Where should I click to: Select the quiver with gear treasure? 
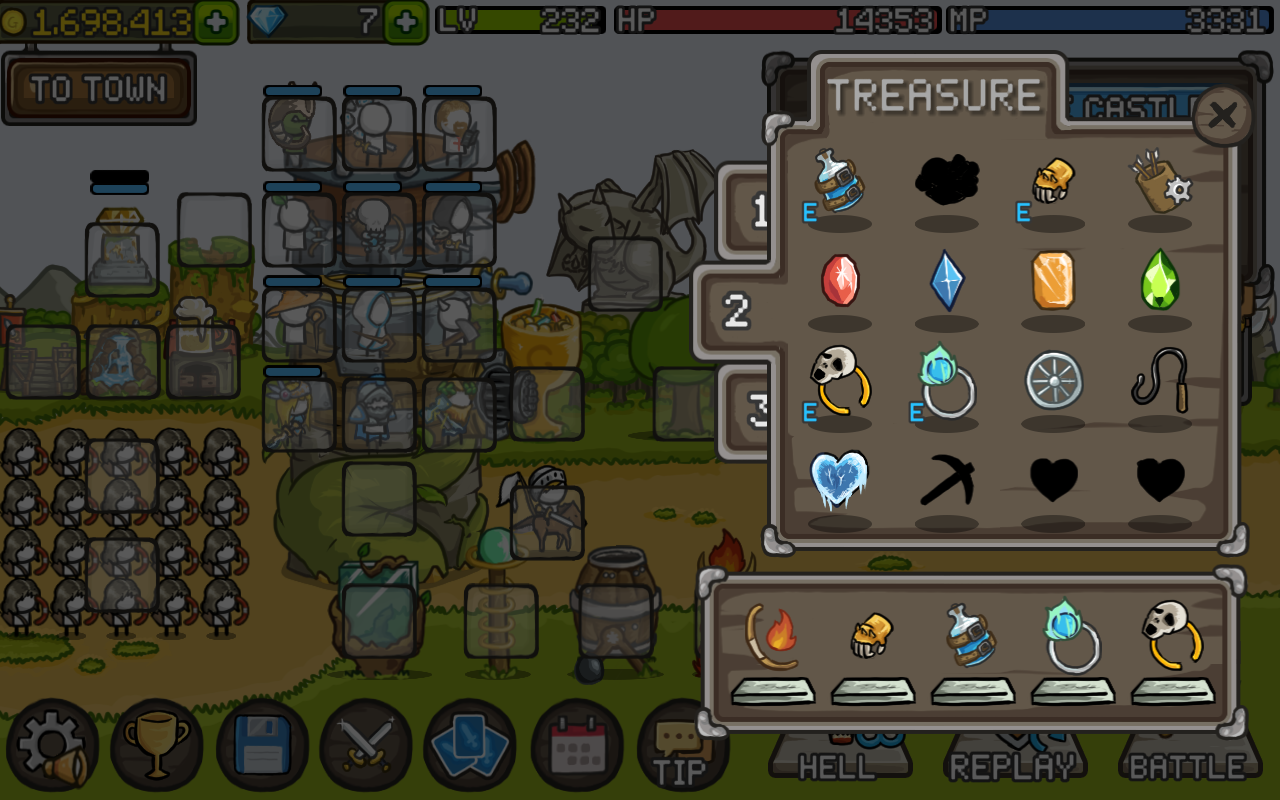coord(1160,182)
